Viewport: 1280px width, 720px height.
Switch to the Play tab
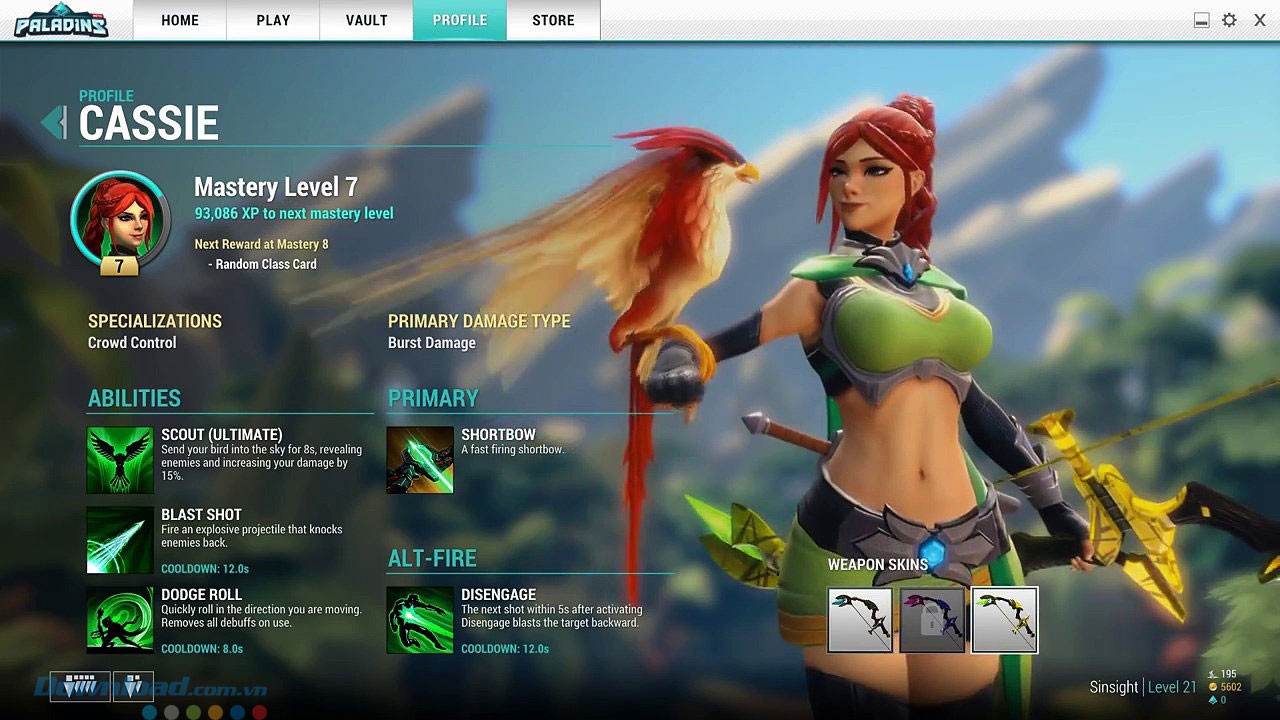click(273, 20)
